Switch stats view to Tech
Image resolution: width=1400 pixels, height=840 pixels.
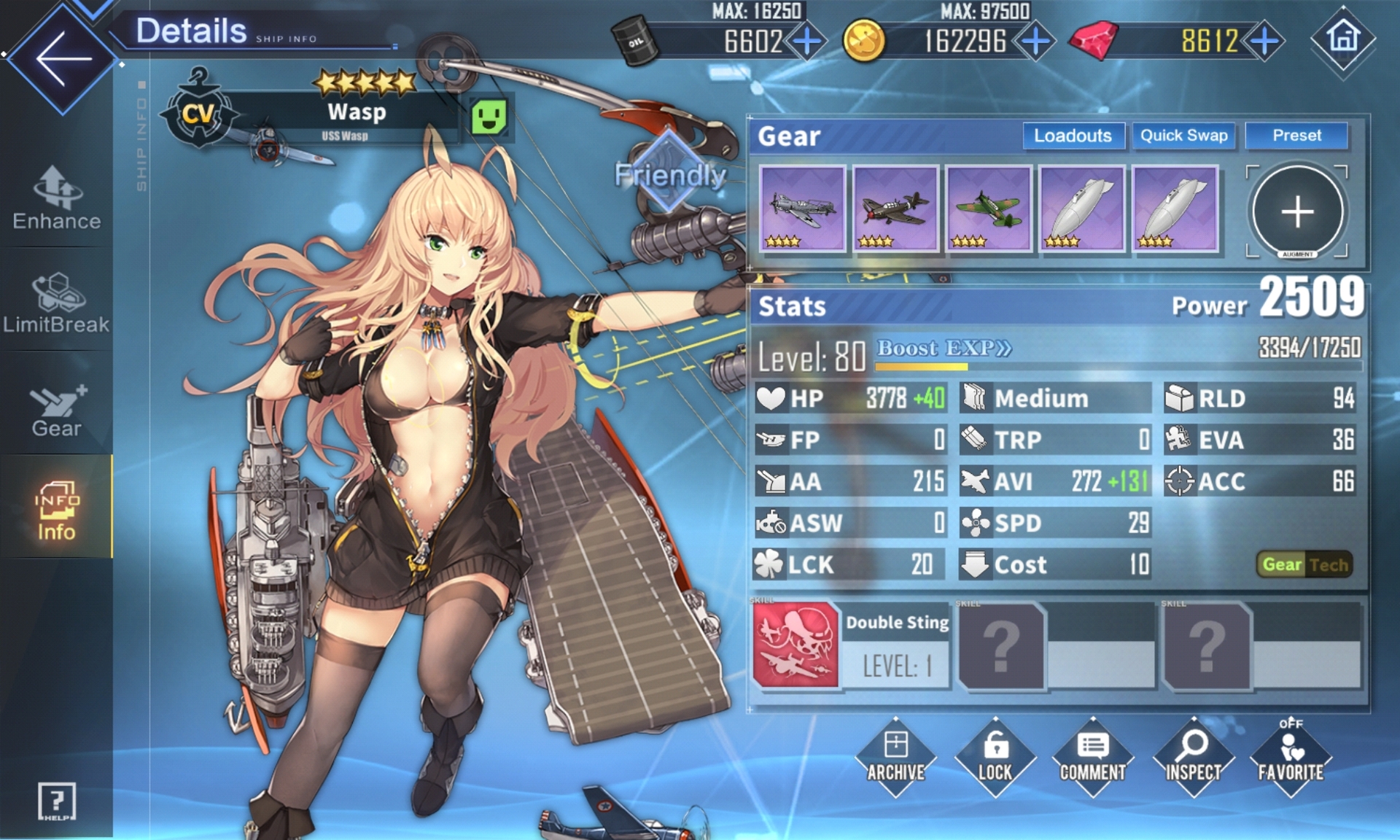(1329, 564)
